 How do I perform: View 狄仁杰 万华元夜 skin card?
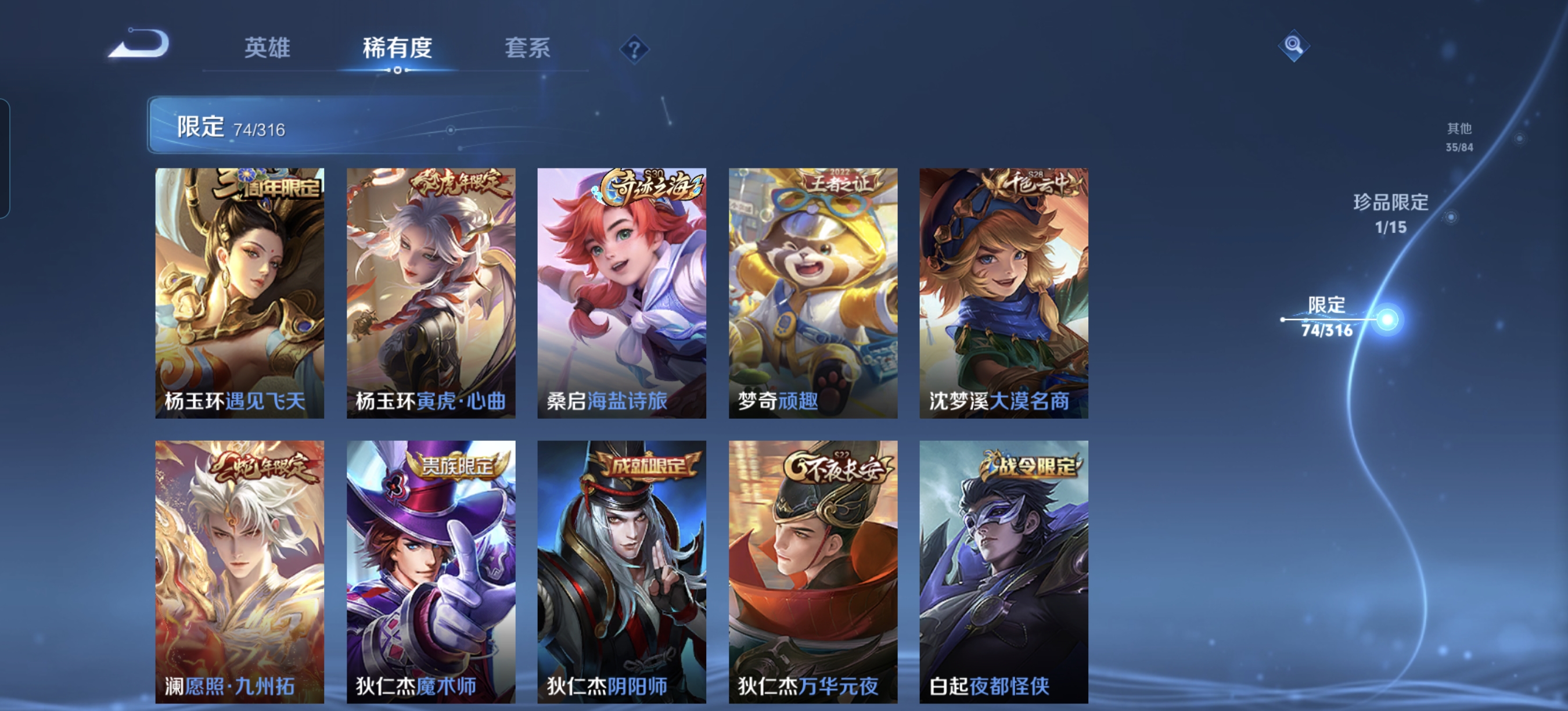click(x=812, y=572)
